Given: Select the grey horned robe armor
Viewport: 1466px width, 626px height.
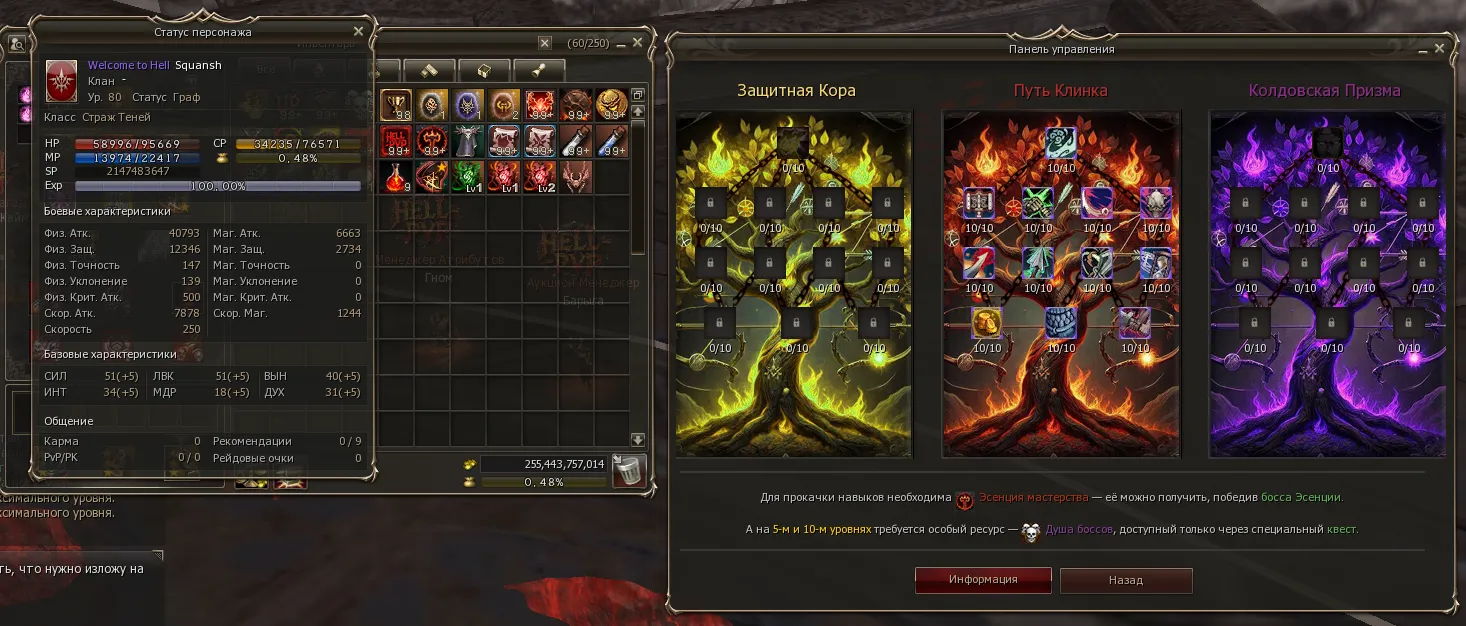Looking at the screenshot, I should (x=469, y=141).
